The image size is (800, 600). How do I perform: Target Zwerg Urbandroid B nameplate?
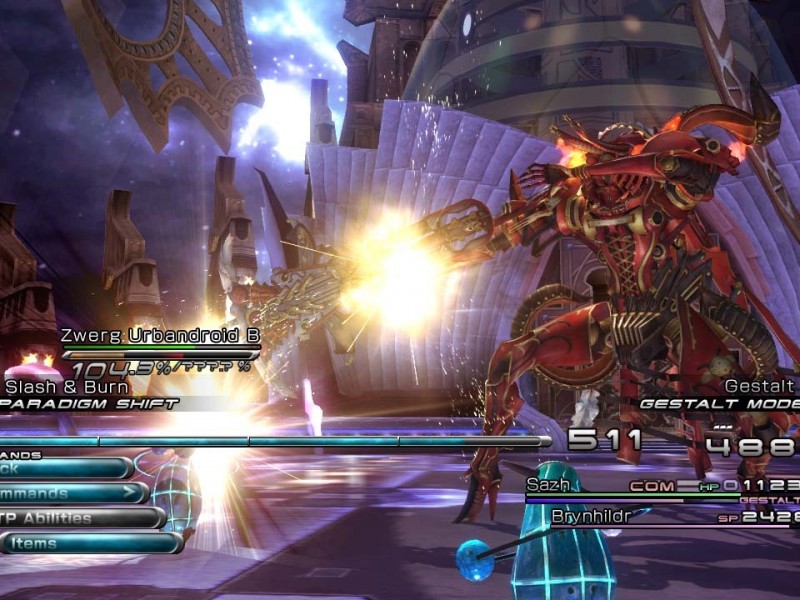tap(160, 337)
